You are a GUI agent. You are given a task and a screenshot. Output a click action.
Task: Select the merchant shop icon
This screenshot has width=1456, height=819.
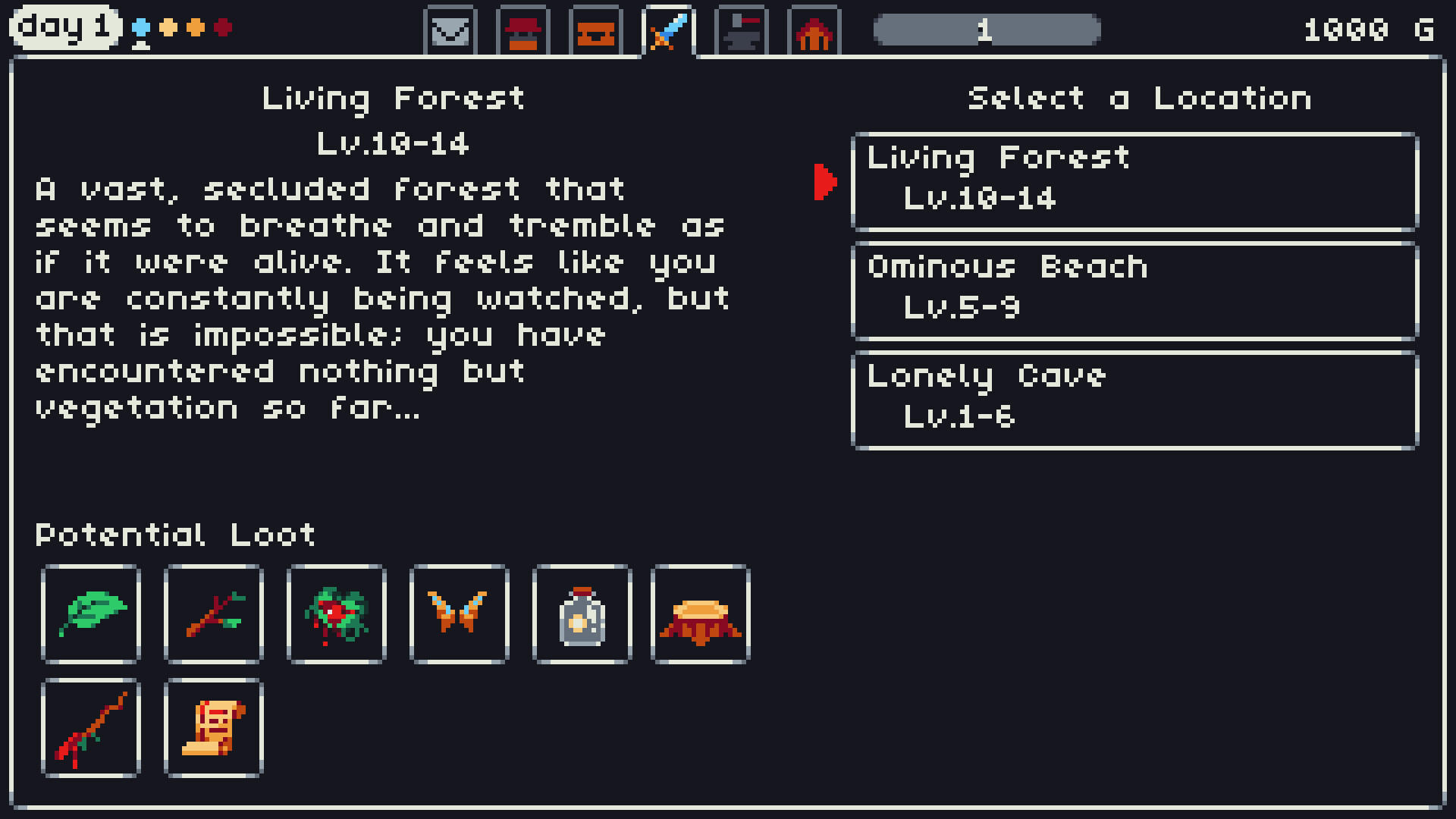[x=522, y=30]
